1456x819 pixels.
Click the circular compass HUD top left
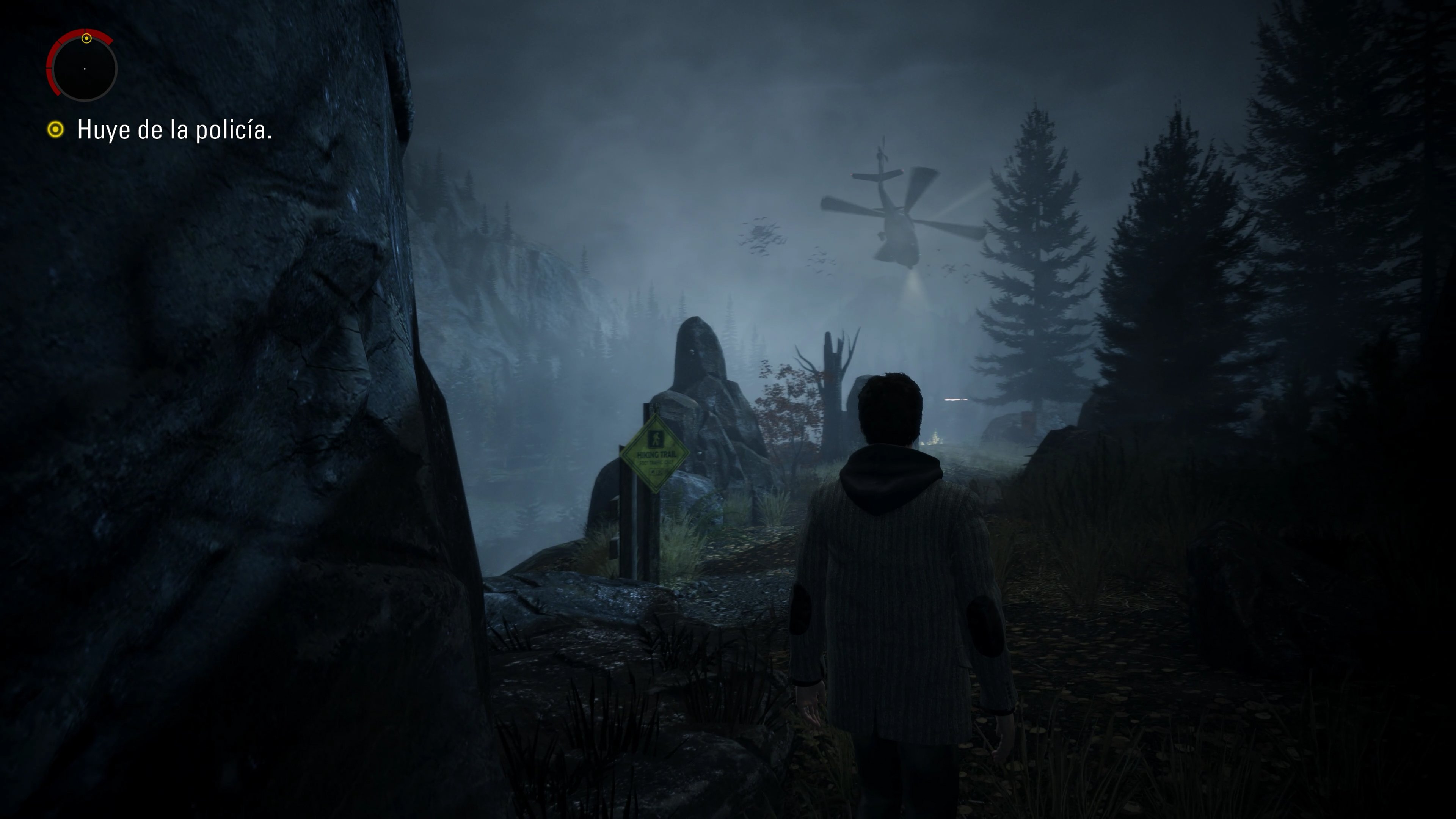coord(85,67)
